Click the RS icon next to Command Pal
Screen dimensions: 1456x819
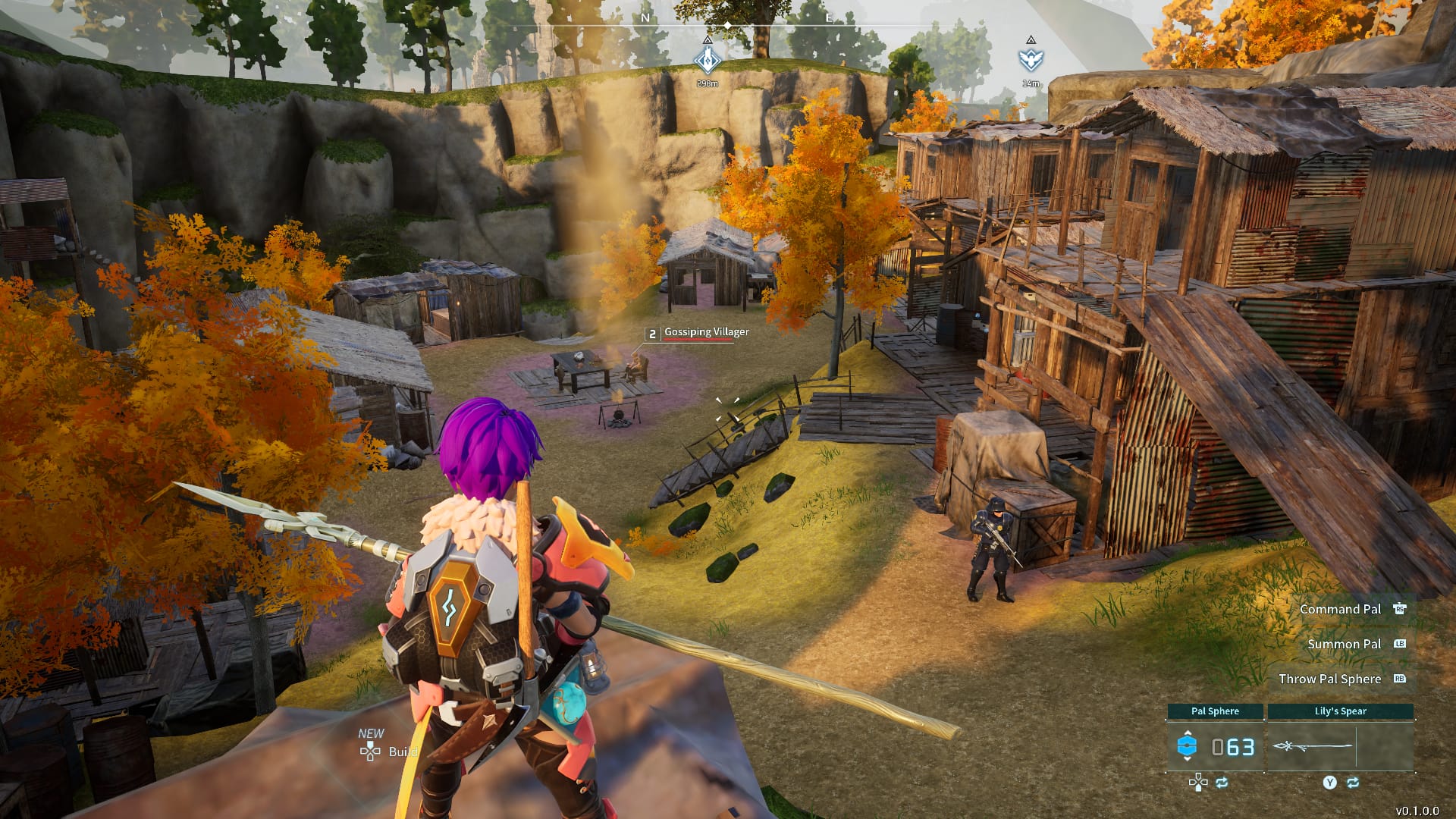1400,609
